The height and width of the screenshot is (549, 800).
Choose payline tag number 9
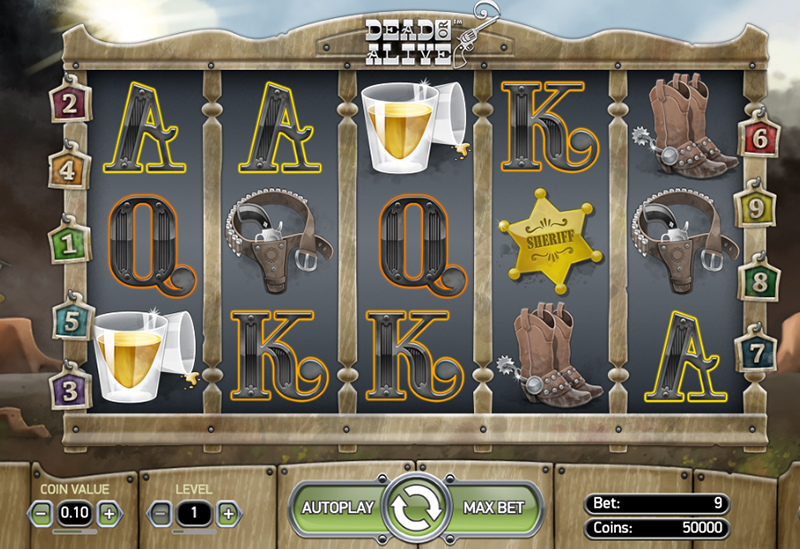click(x=755, y=209)
